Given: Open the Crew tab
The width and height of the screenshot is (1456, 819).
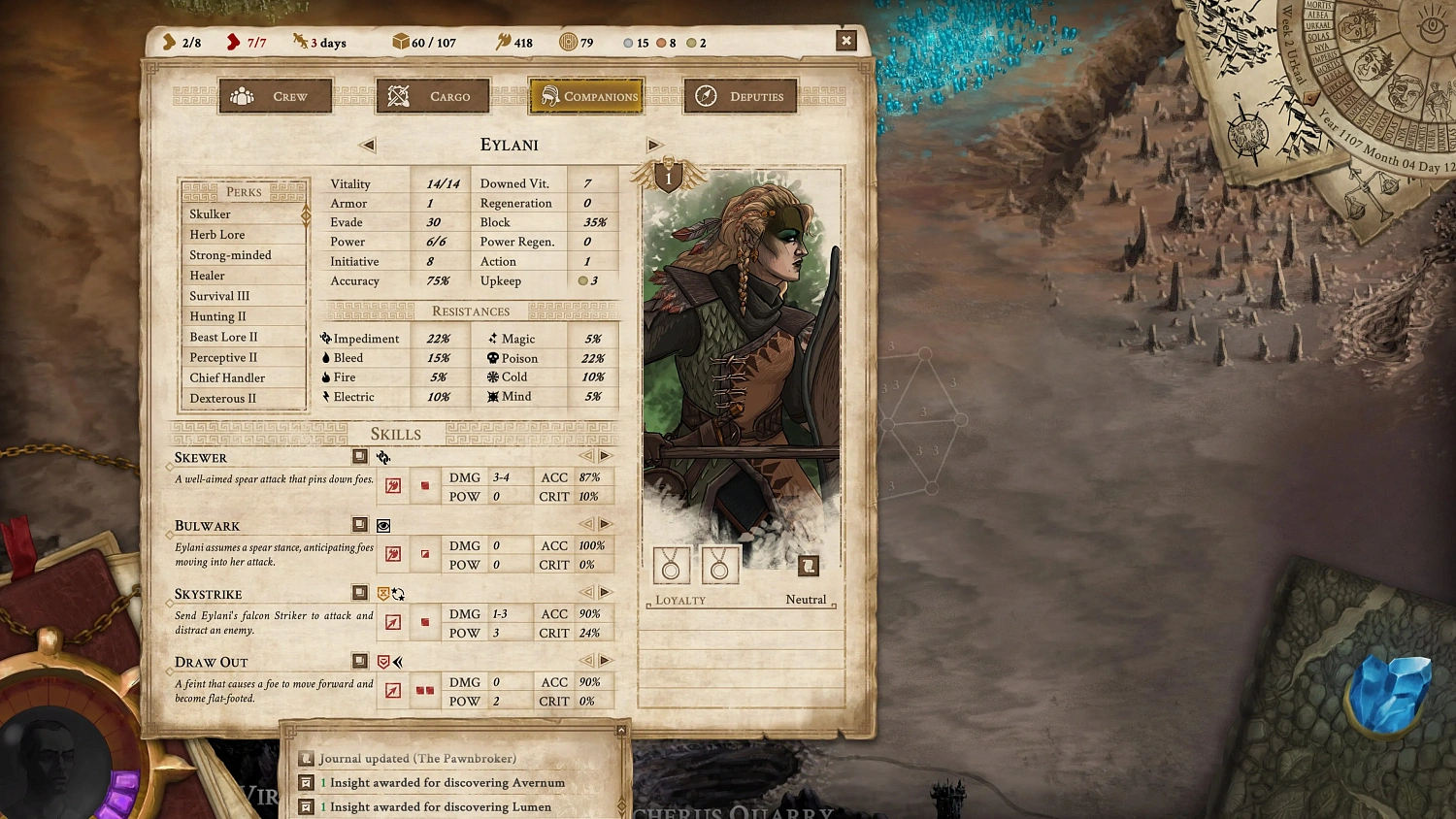Looking at the screenshot, I should [x=275, y=95].
